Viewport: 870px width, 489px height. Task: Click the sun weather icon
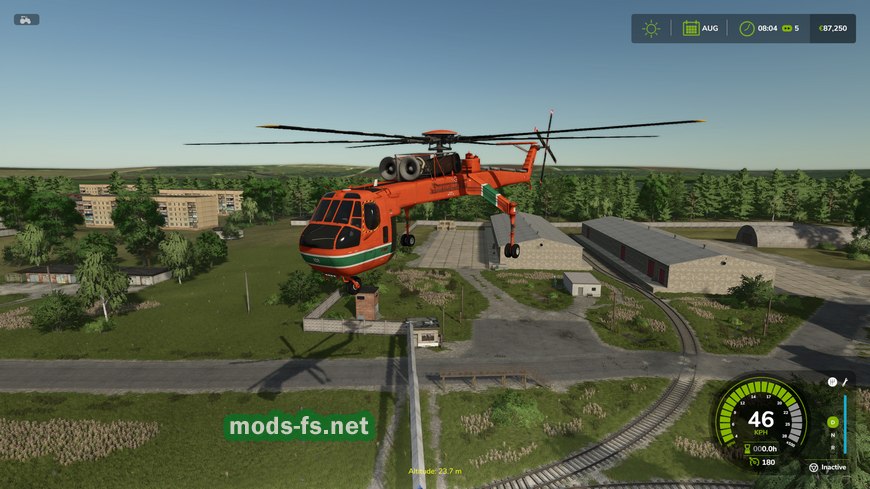click(651, 28)
